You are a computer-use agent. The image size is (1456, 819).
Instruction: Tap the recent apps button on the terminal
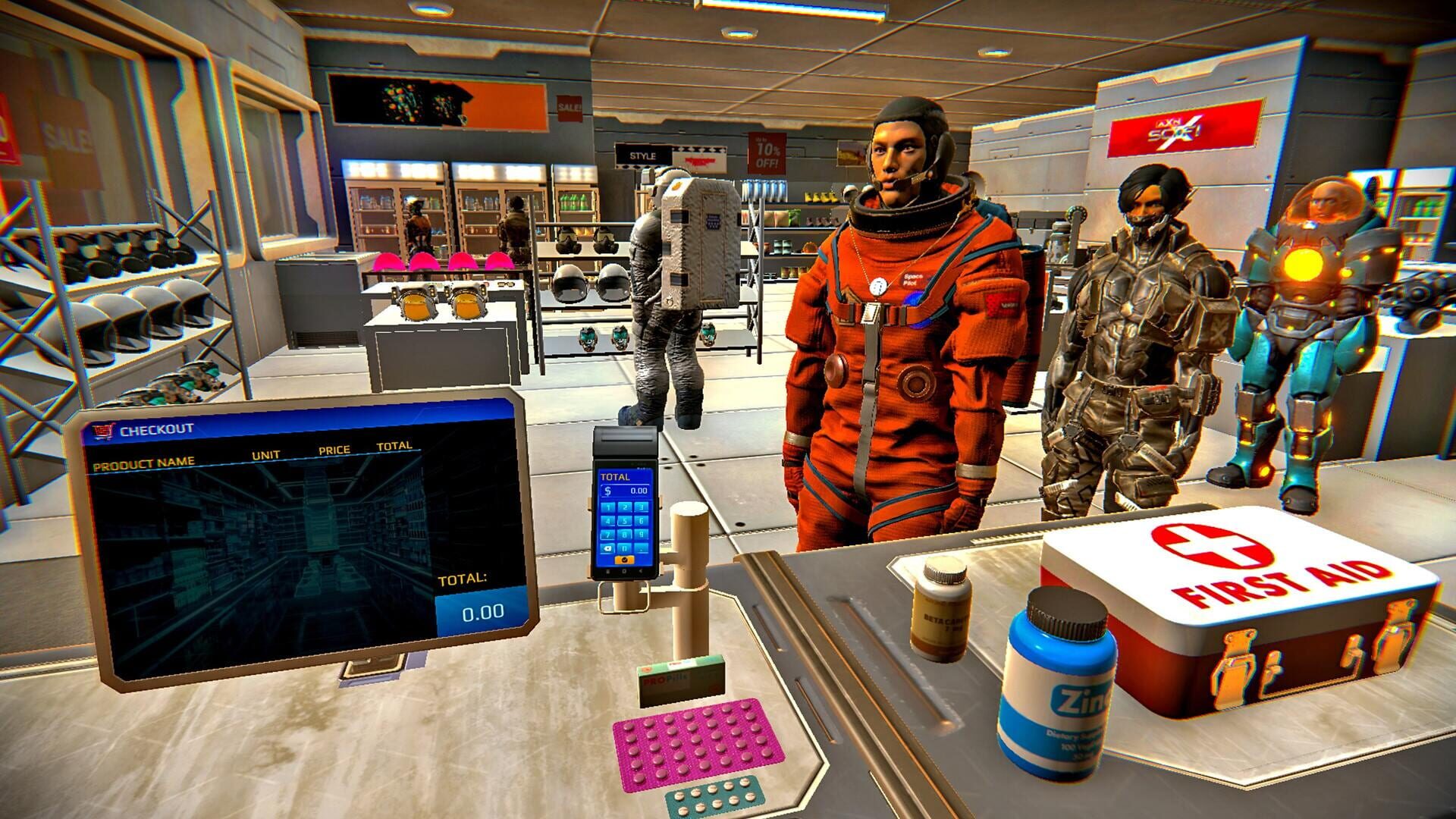pyautogui.click(x=607, y=570)
